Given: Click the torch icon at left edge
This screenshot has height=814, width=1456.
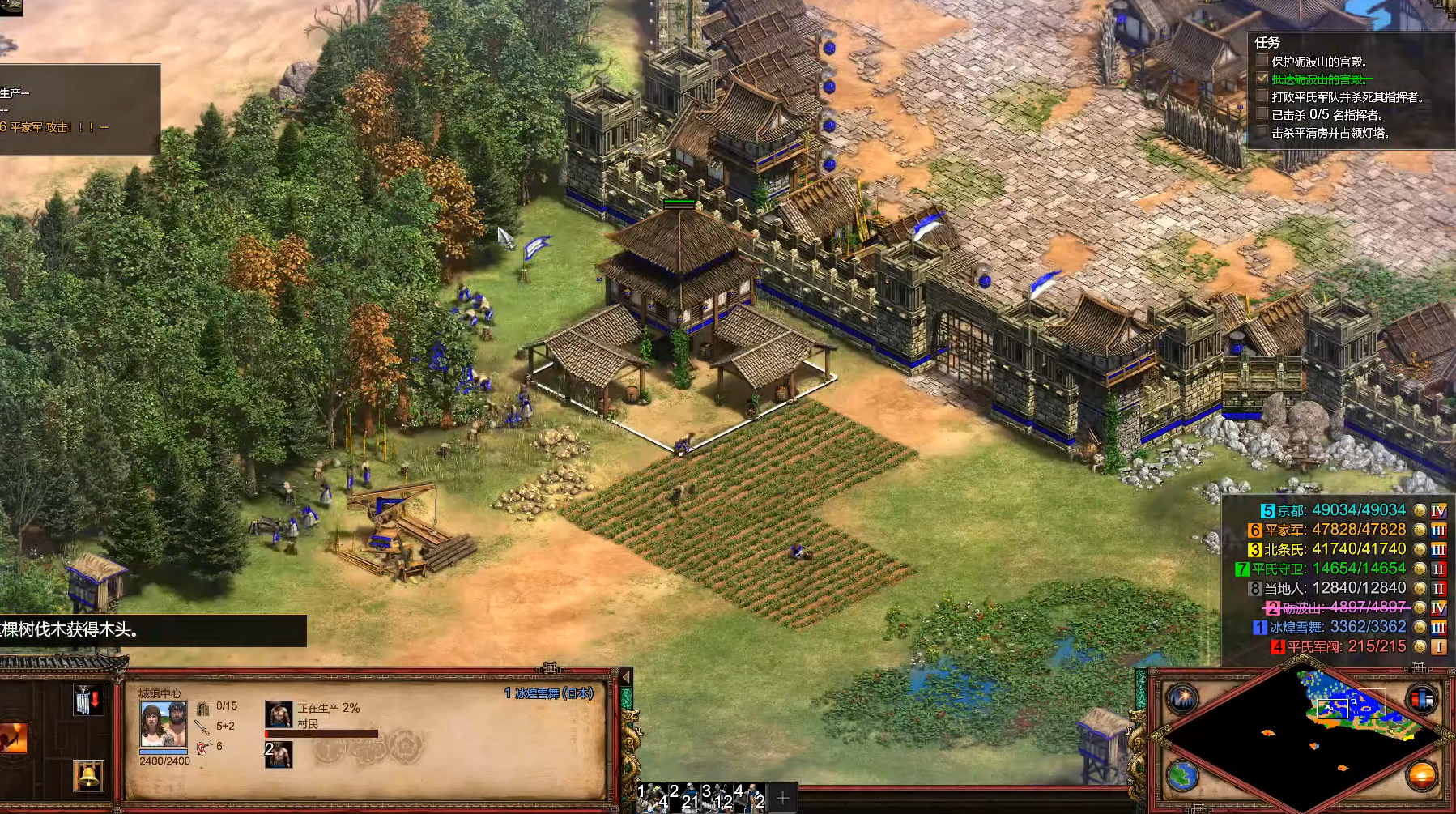Looking at the screenshot, I should (13, 737).
